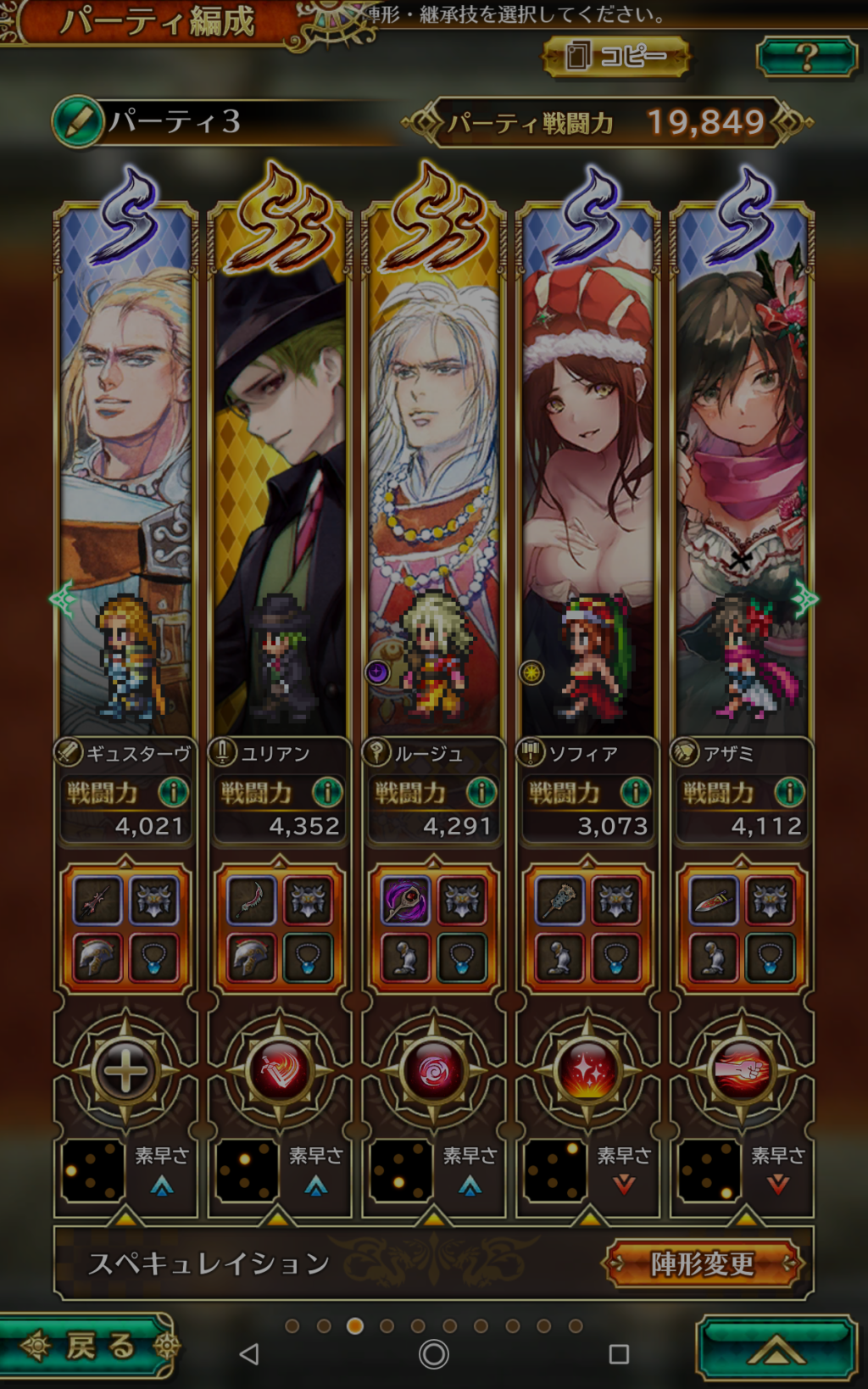
Task: Change formation with 陣形変更 button
Action: click(x=702, y=1263)
